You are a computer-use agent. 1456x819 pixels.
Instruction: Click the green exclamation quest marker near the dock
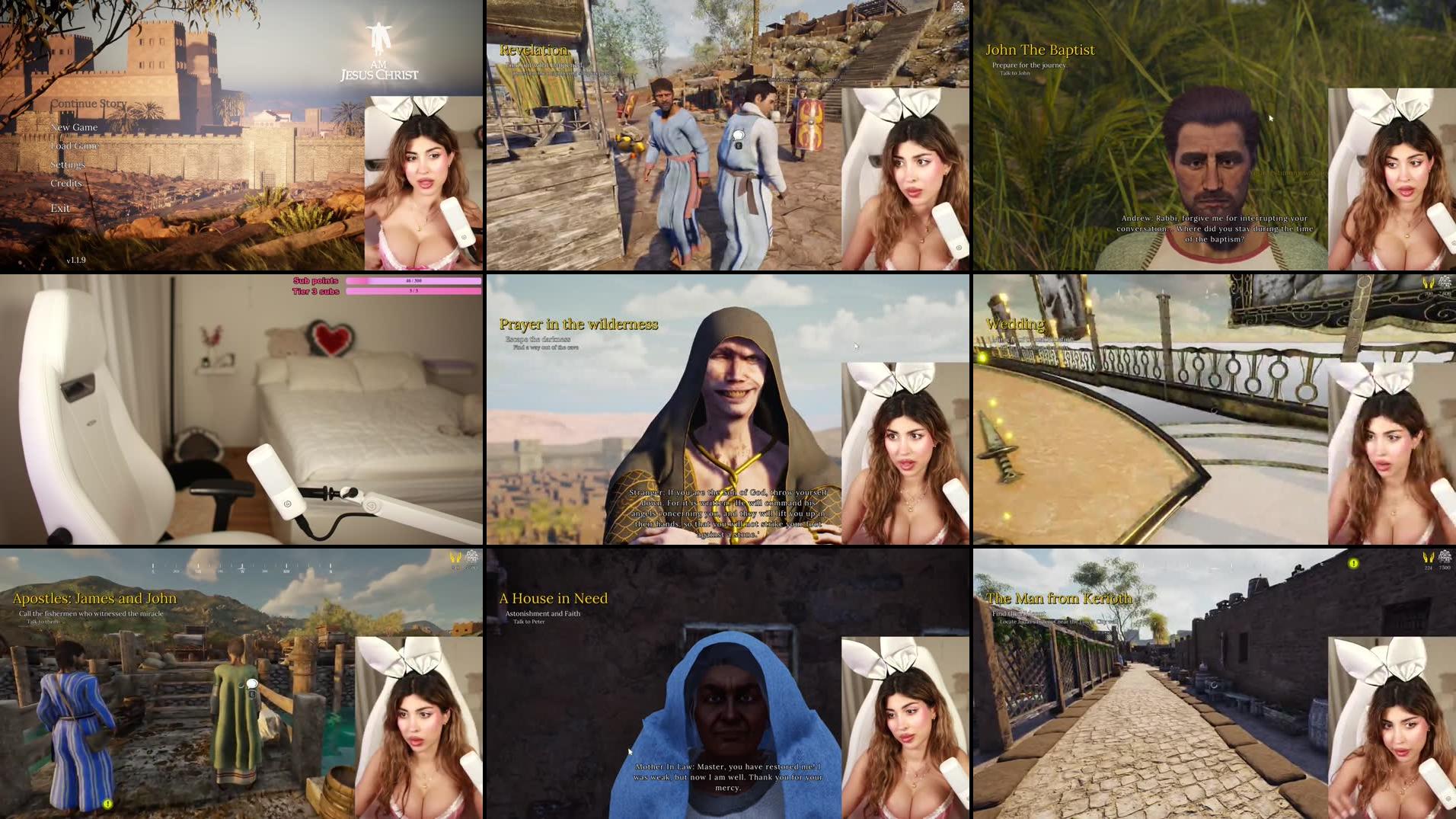click(x=107, y=803)
